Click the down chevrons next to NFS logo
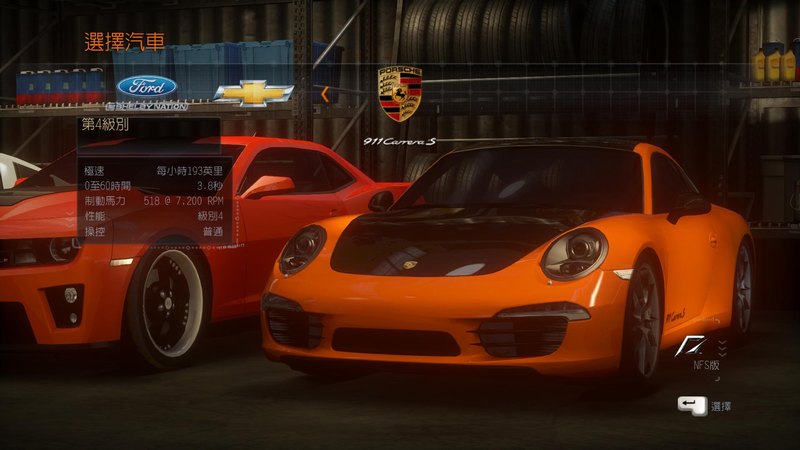This screenshot has width=800, height=450. click(x=722, y=346)
